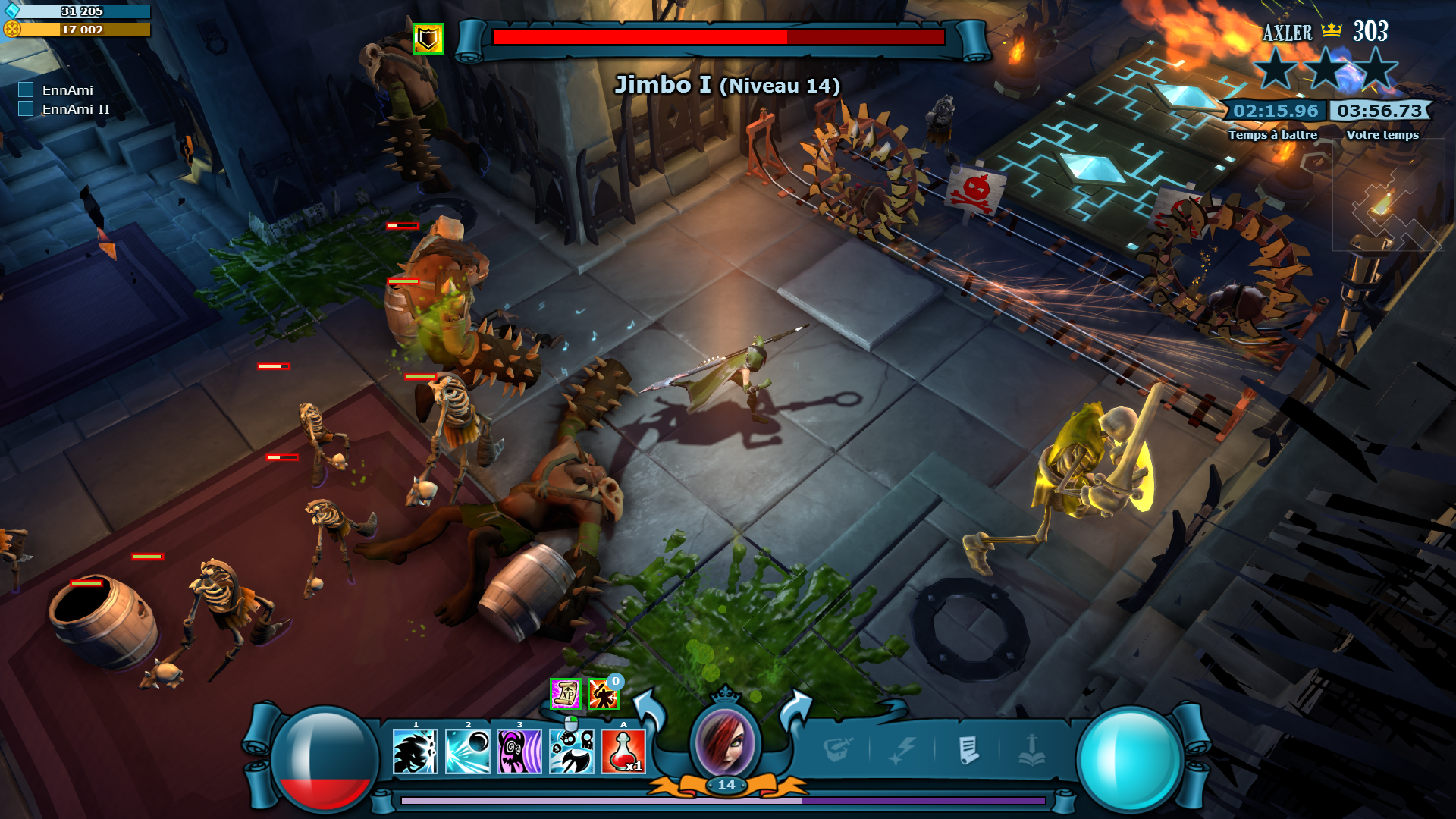1456x819 pixels.
Task: Cast the purple spiral-eyed ghost ability
Action: [x=519, y=752]
